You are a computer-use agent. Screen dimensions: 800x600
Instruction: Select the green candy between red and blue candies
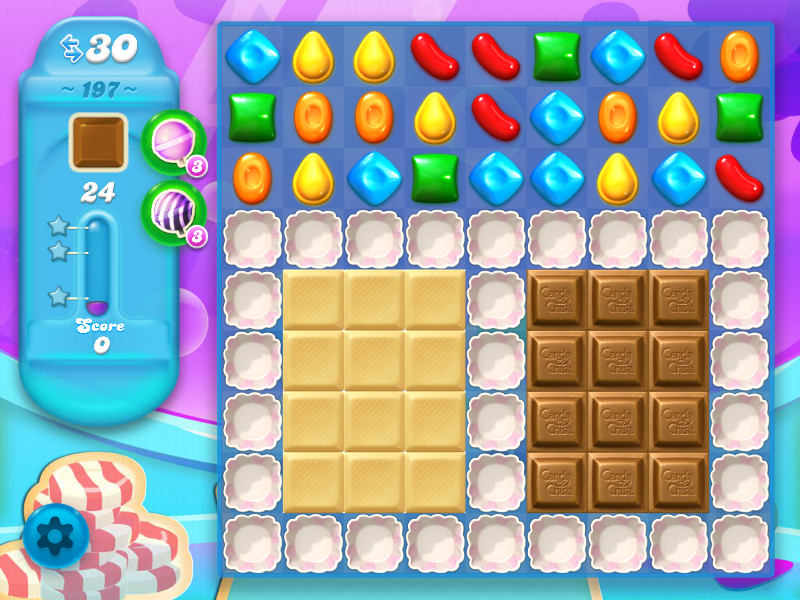[x=557, y=55]
